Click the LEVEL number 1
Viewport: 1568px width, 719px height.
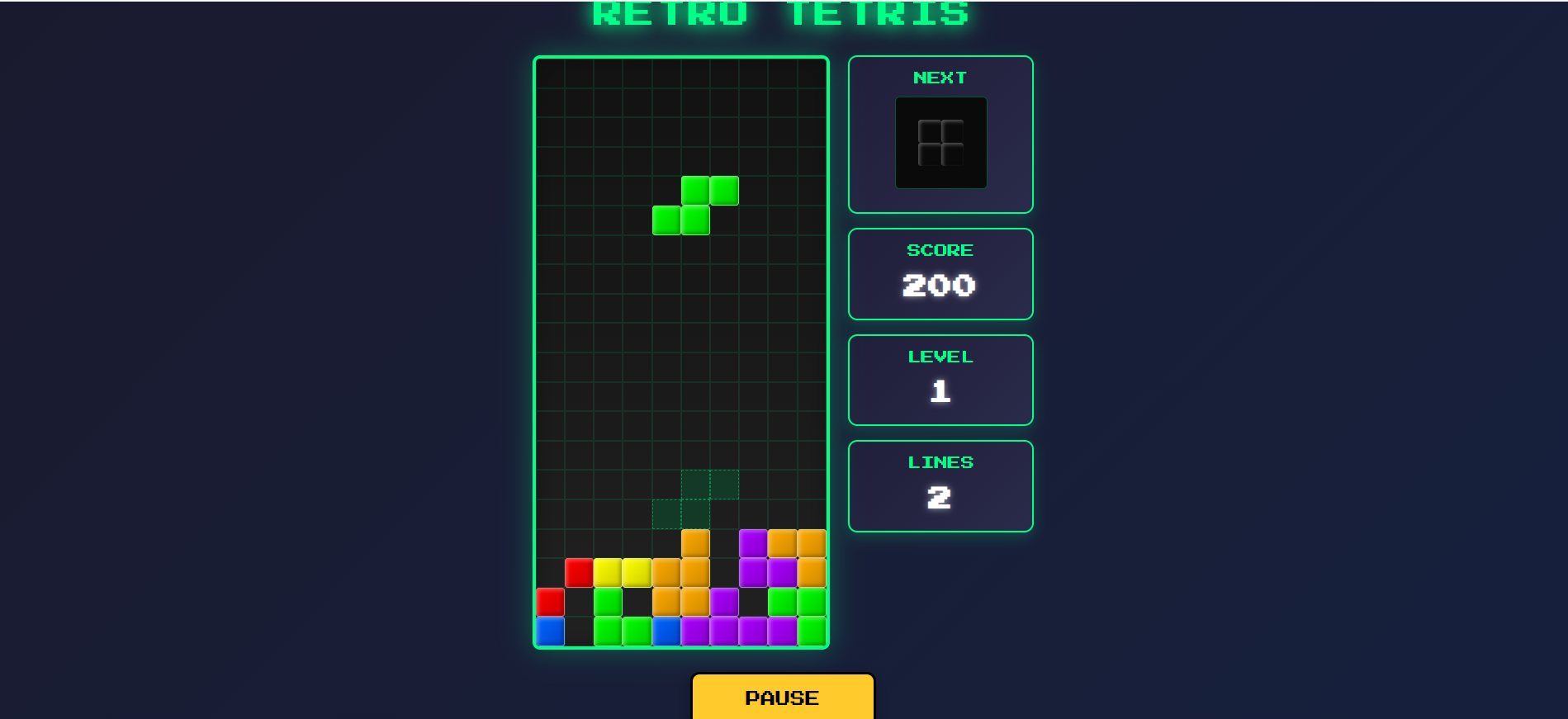[x=939, y=391]
